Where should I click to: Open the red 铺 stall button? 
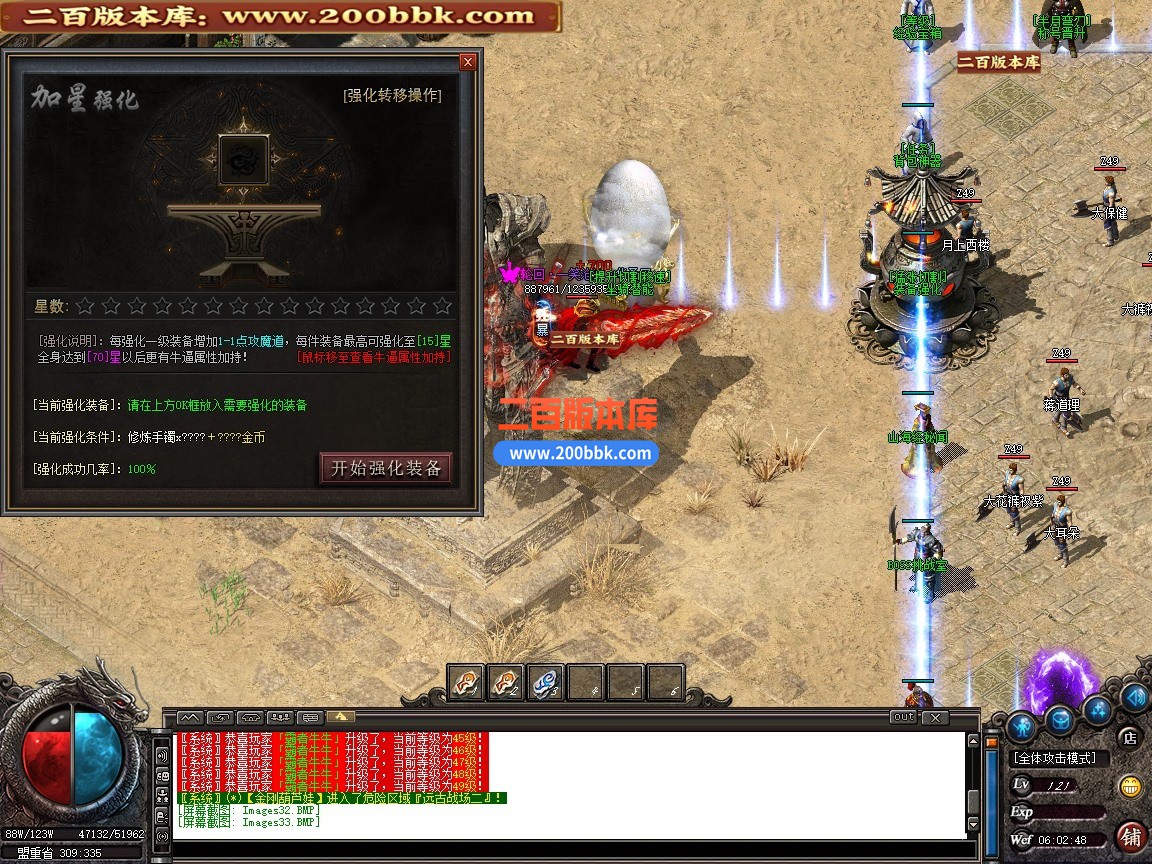1131,836
